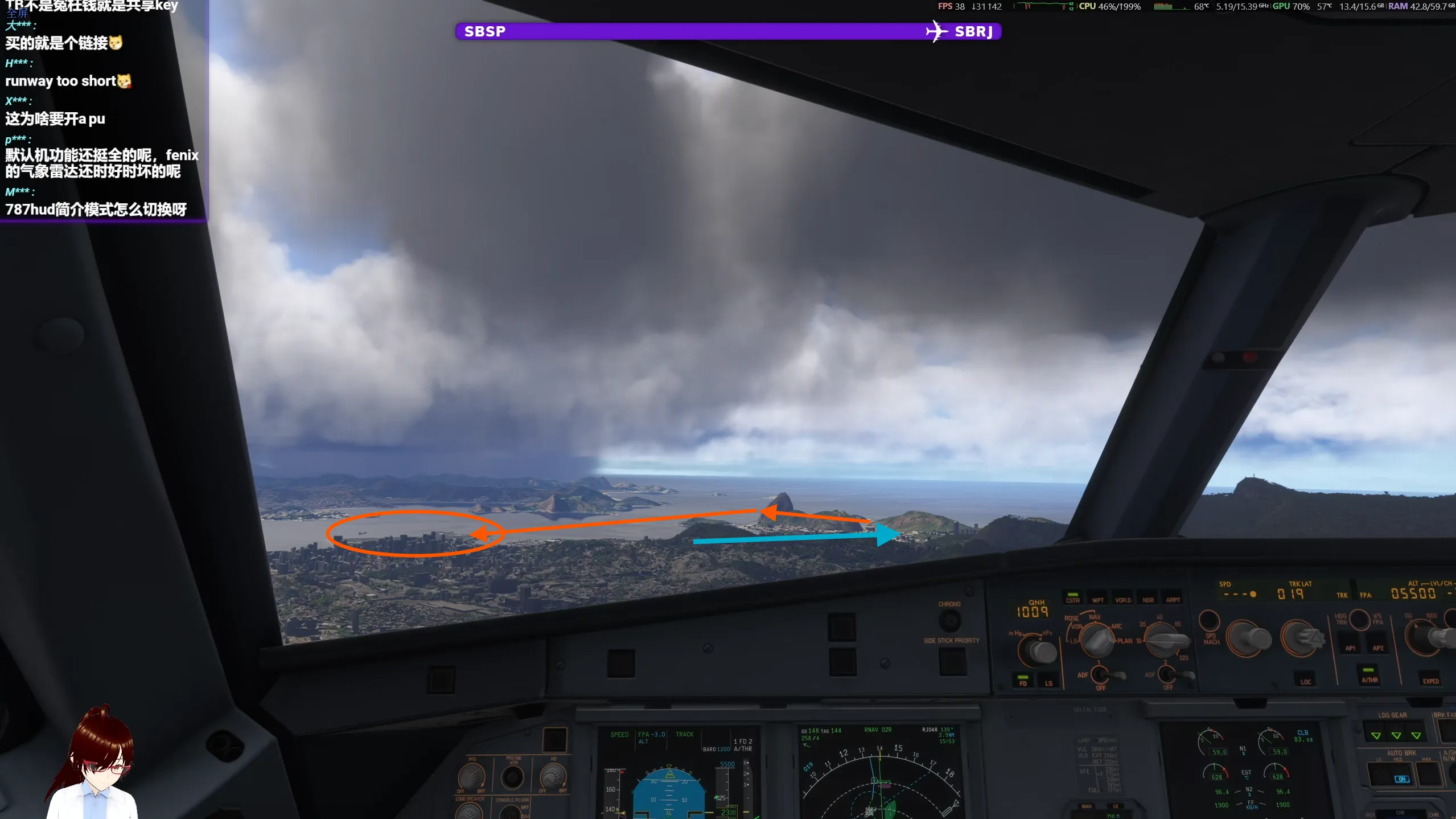Enable the WPT display button
The width and height of the screenshot is (1456, 819).
click(x=1097, y=599)
